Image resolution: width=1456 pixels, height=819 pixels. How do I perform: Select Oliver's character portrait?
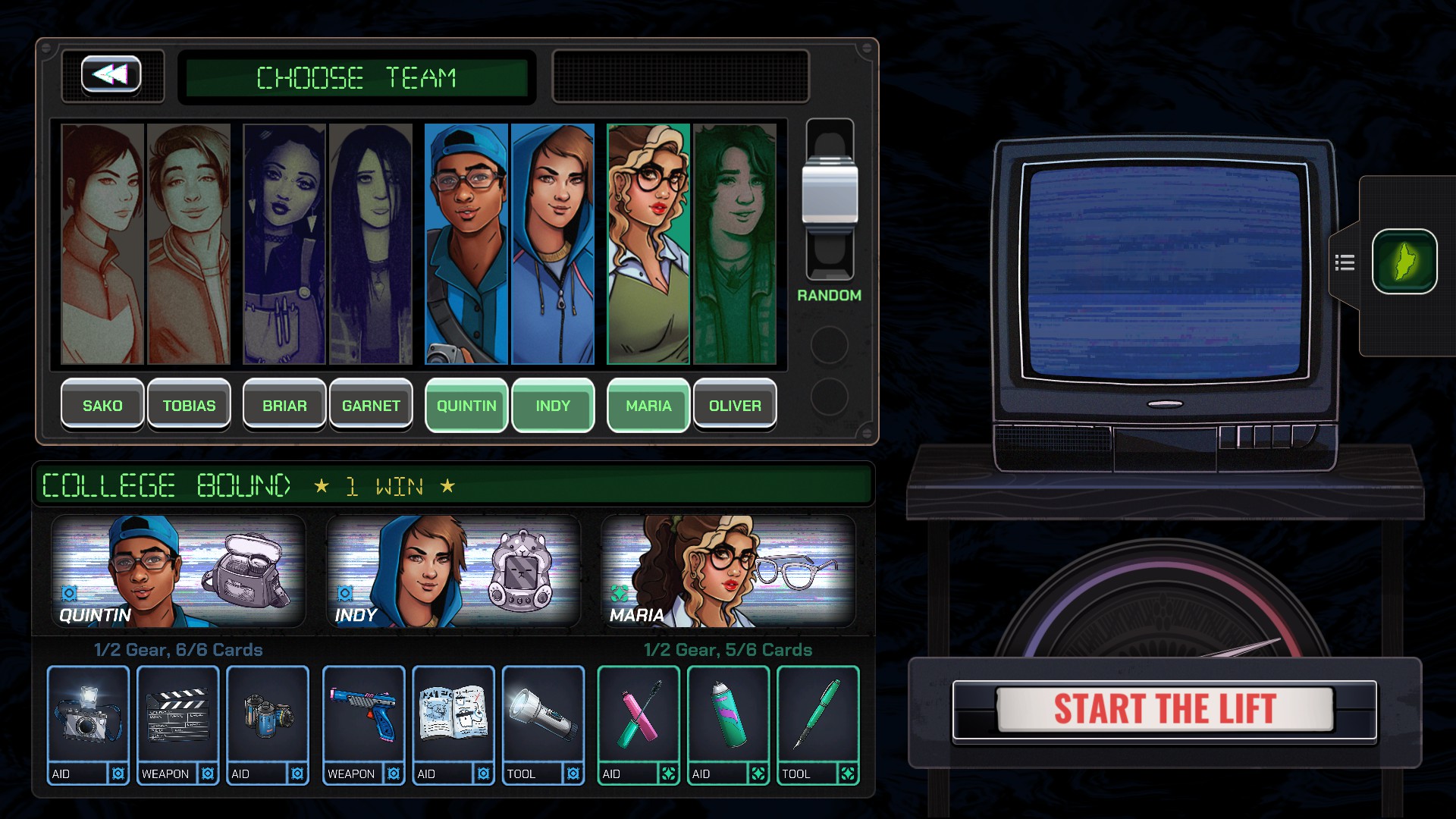735,244
